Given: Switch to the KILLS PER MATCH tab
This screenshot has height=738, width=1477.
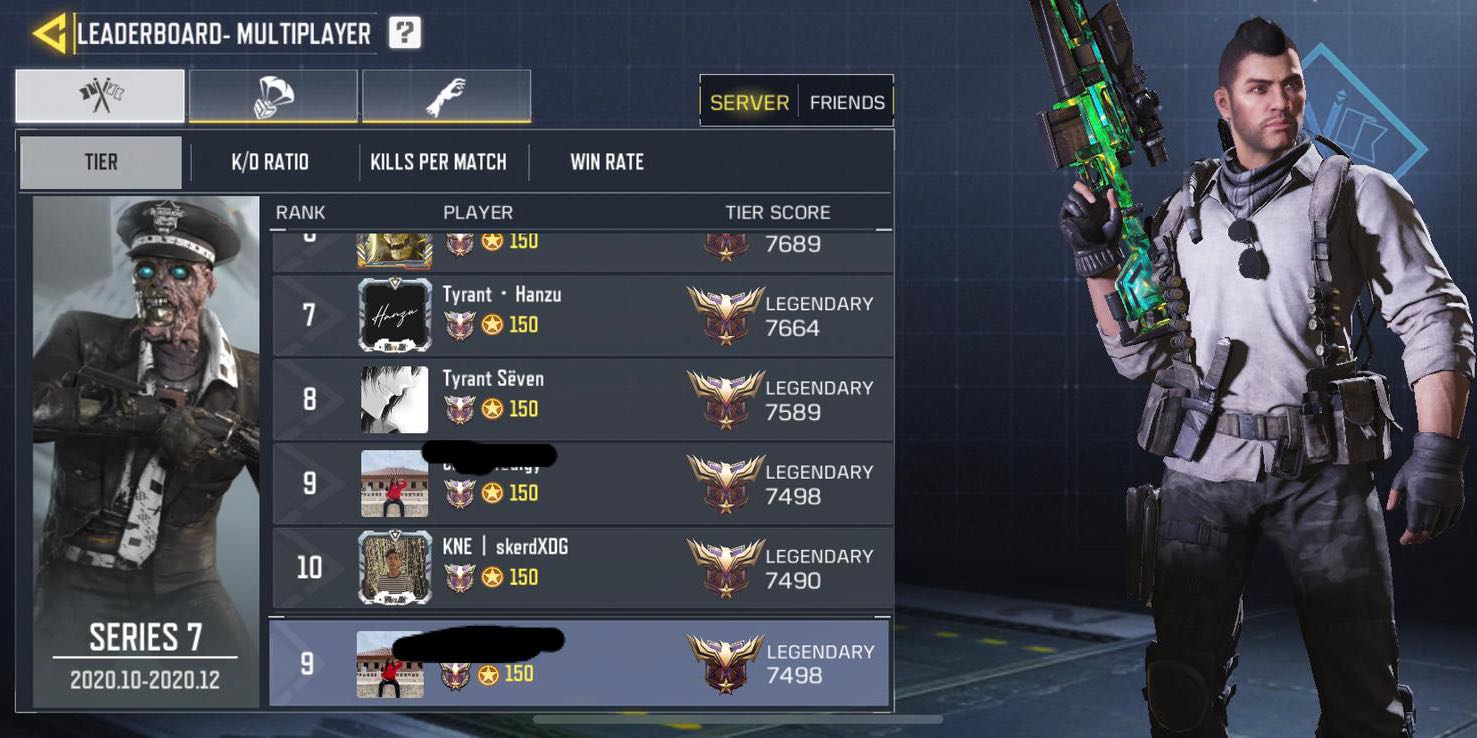Looking at the screenshot, I should coord(438,161).
